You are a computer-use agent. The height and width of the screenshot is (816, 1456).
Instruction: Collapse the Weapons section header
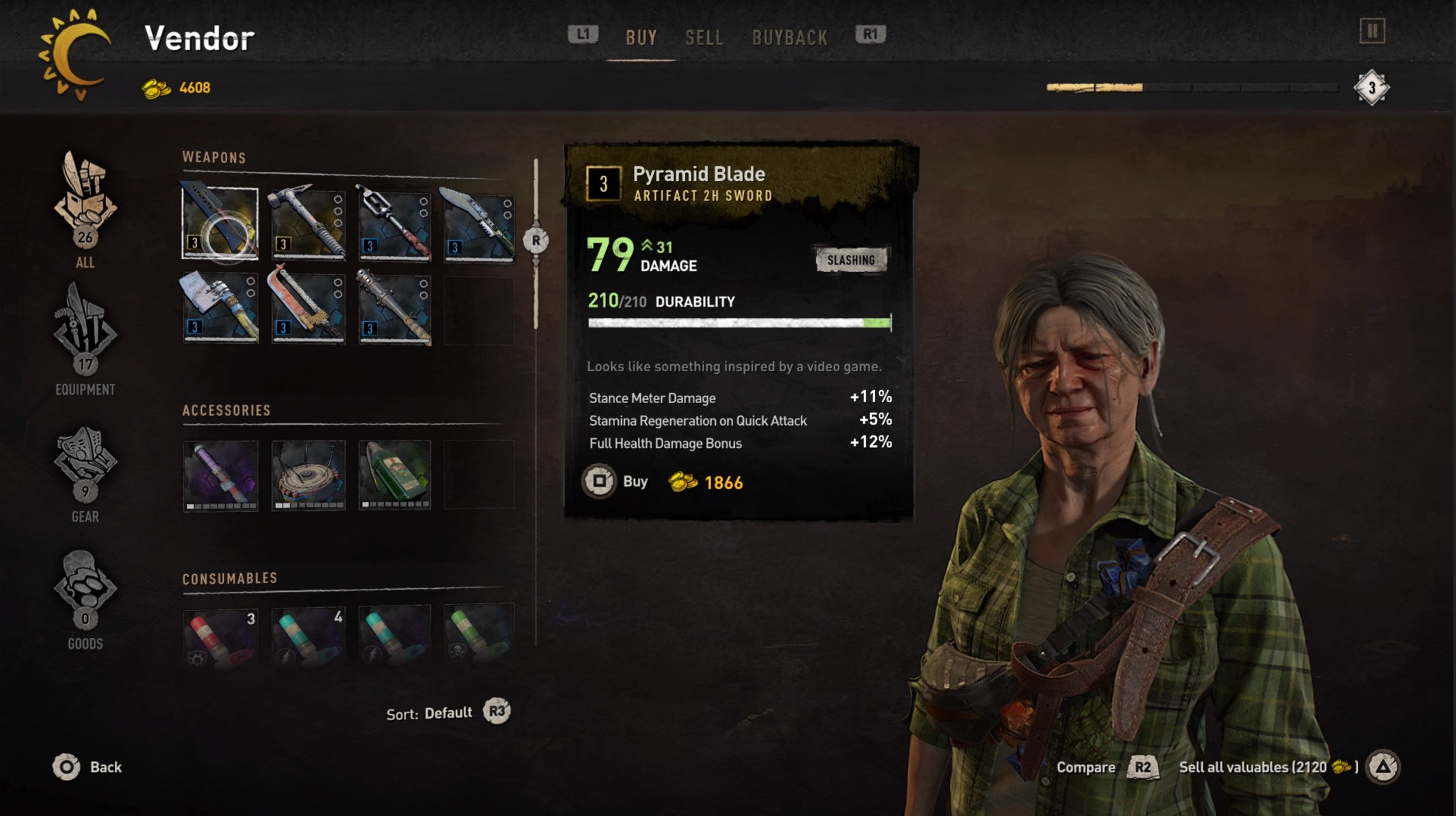coord(214,158)
